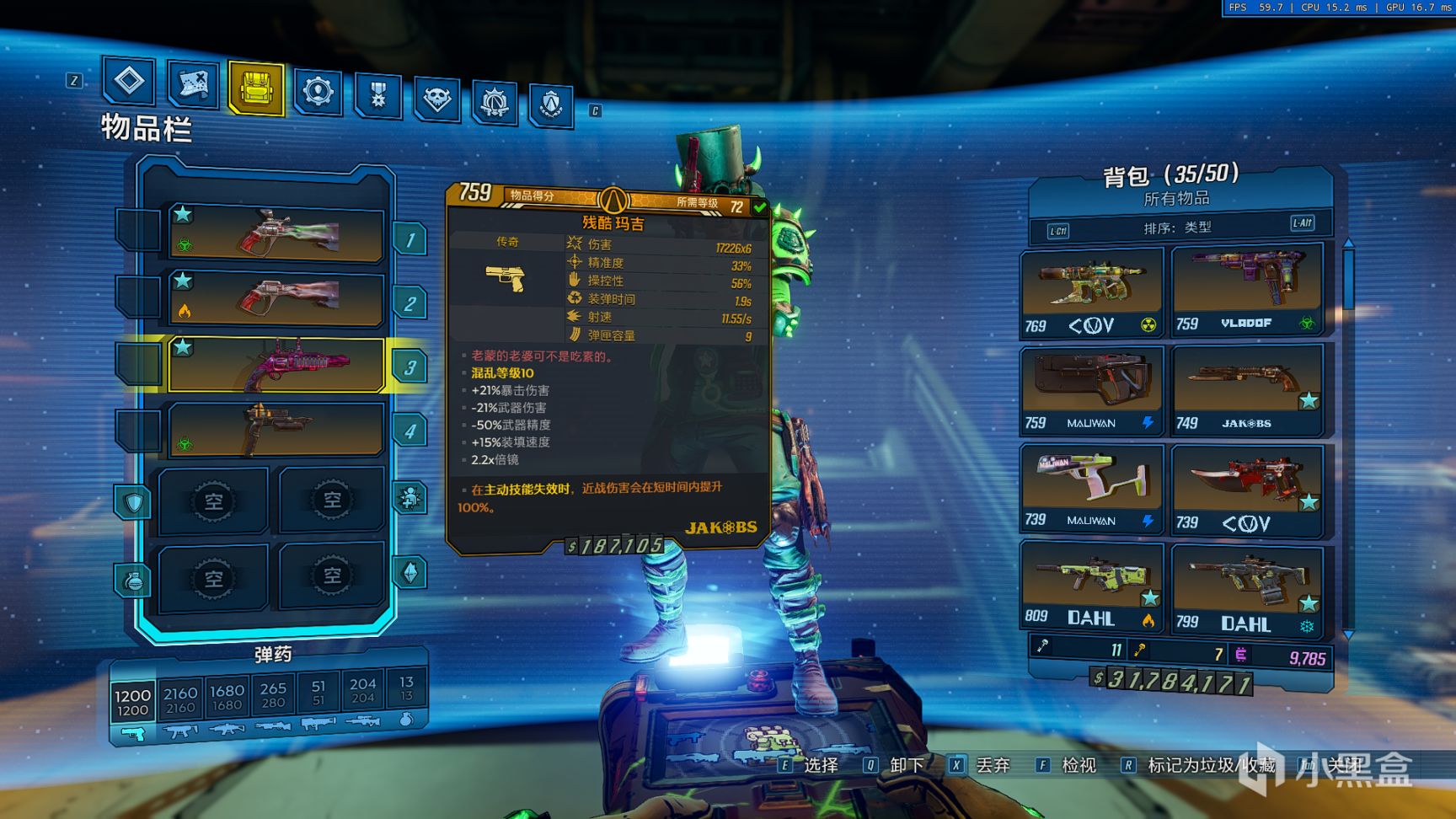Open the skills tab with gear icon
Image resolution: width=1456 pixels, height=819 pixels.
click(318, 91)
